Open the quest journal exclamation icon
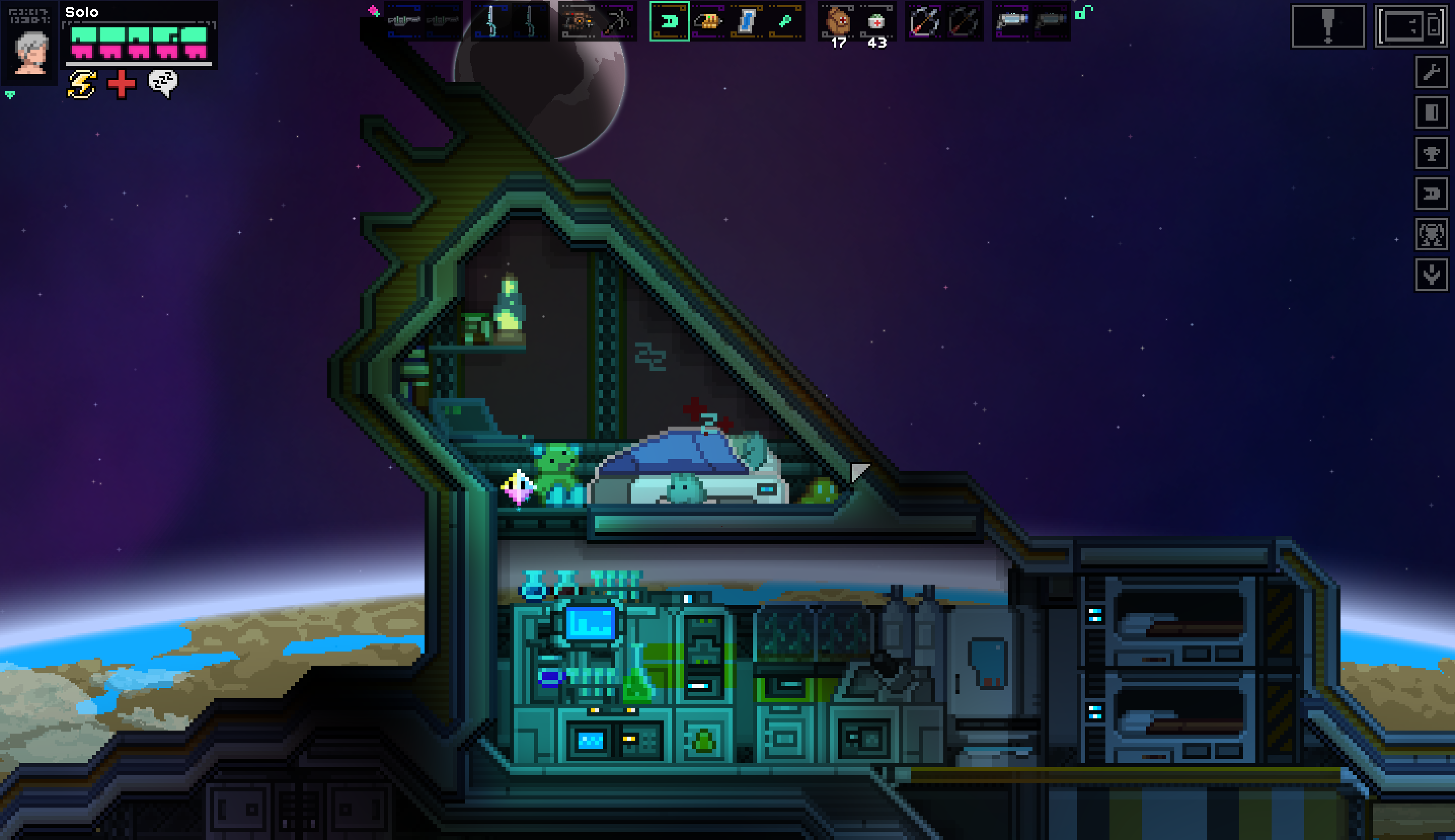This screenshot has width=1455, height=840. pos(1329,25)
